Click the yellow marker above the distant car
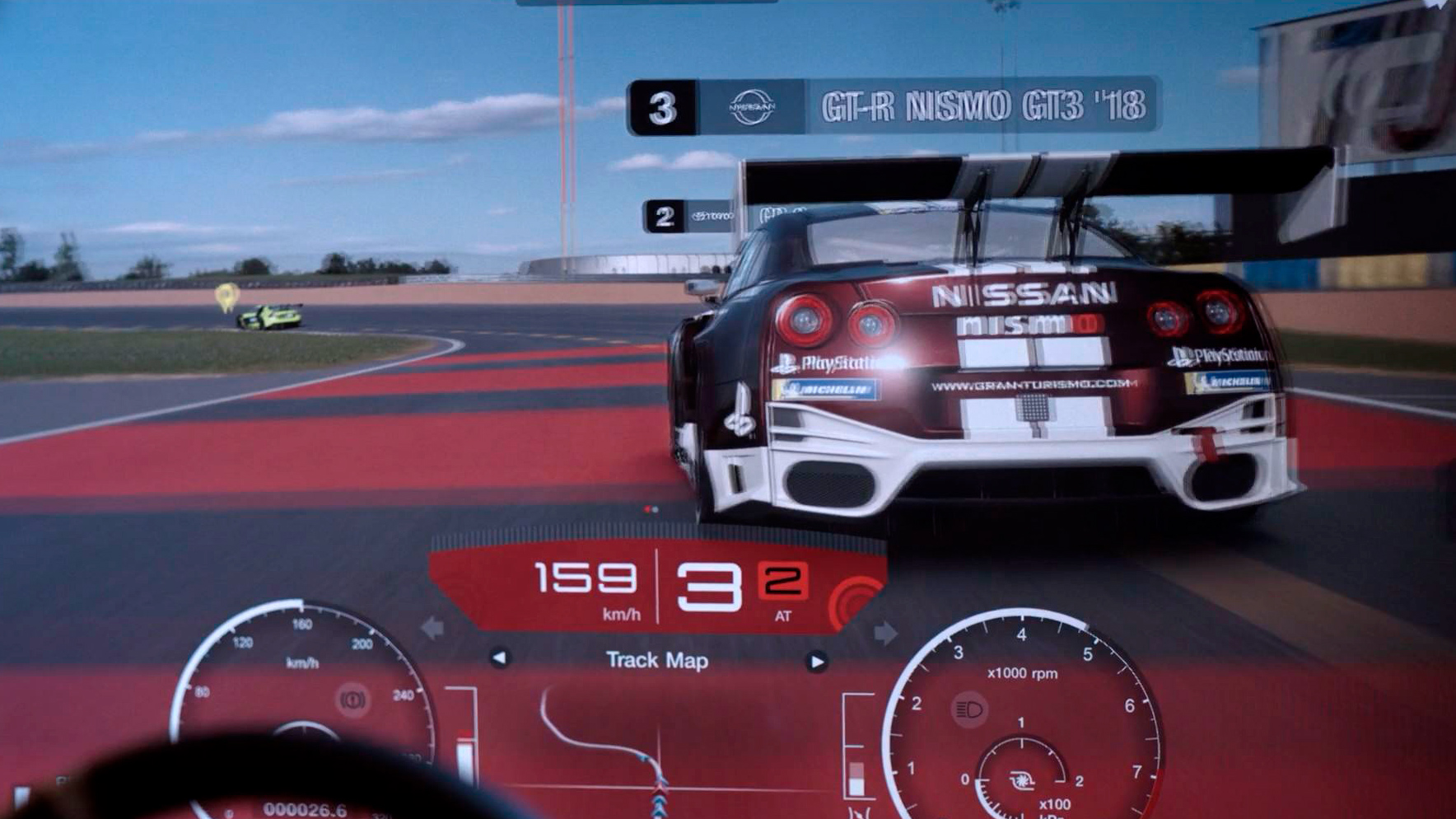The height and width of the screenshot is (819, 1456). coord(226,296)
